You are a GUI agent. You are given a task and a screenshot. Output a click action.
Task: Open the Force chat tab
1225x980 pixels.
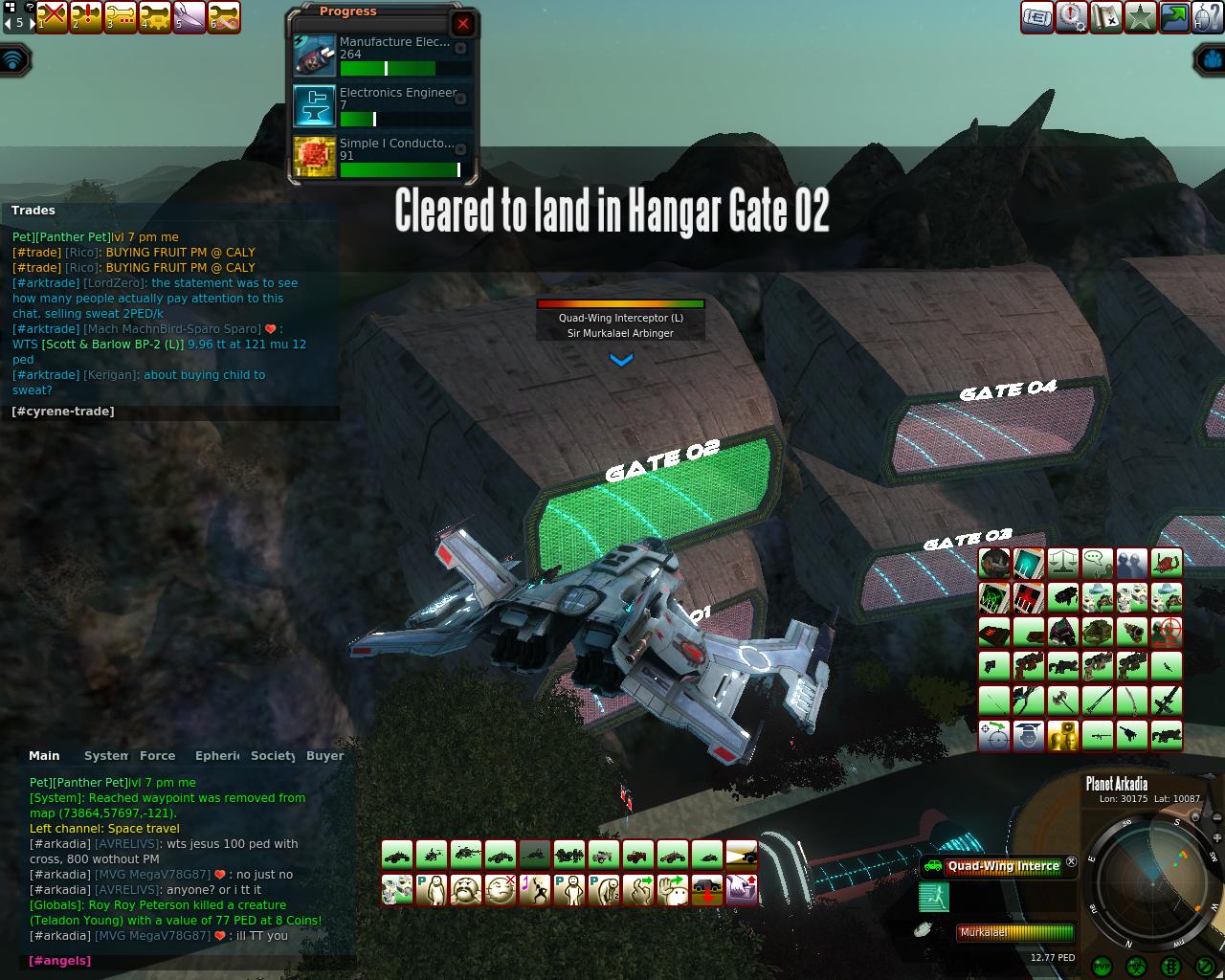point(157,756)
